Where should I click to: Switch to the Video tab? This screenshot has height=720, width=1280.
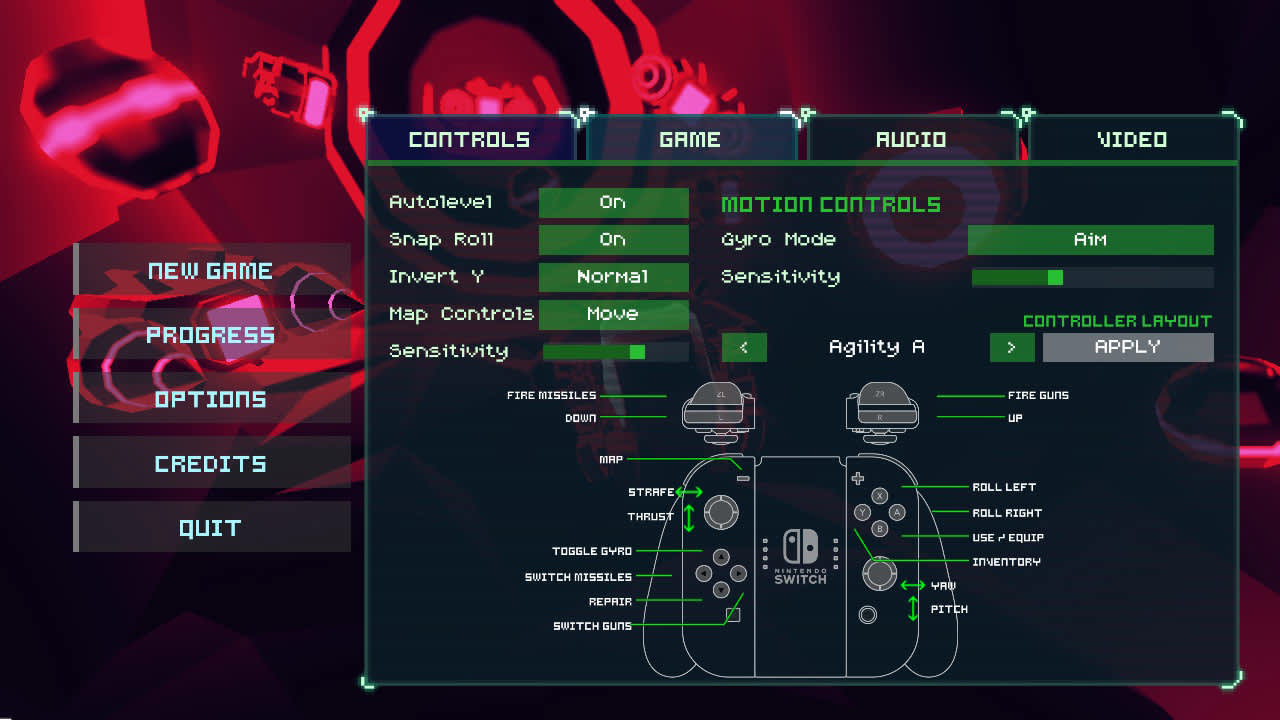pos(1131,139)
